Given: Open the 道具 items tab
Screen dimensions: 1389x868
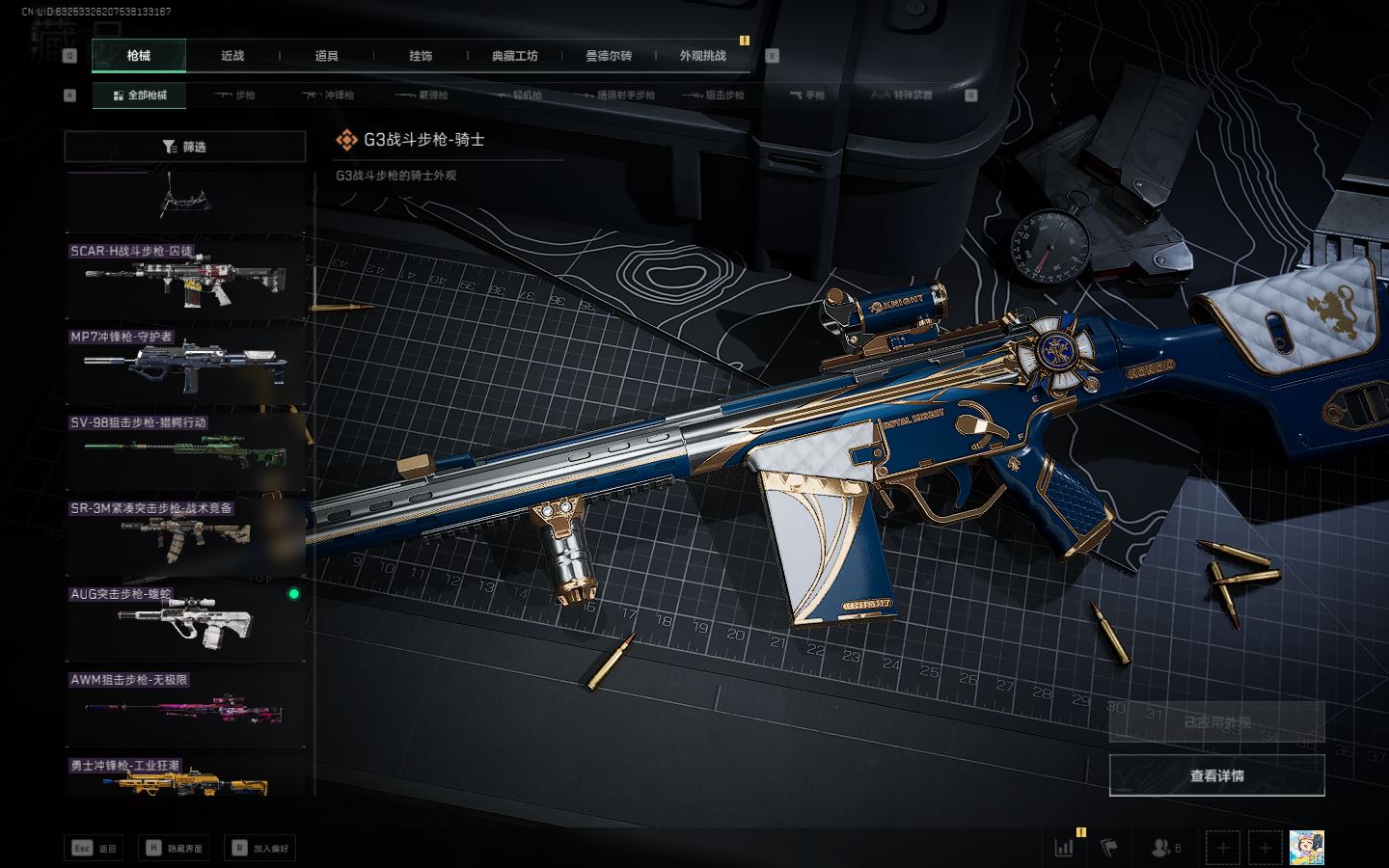Looking at the screenshot, I should [326, 56].
